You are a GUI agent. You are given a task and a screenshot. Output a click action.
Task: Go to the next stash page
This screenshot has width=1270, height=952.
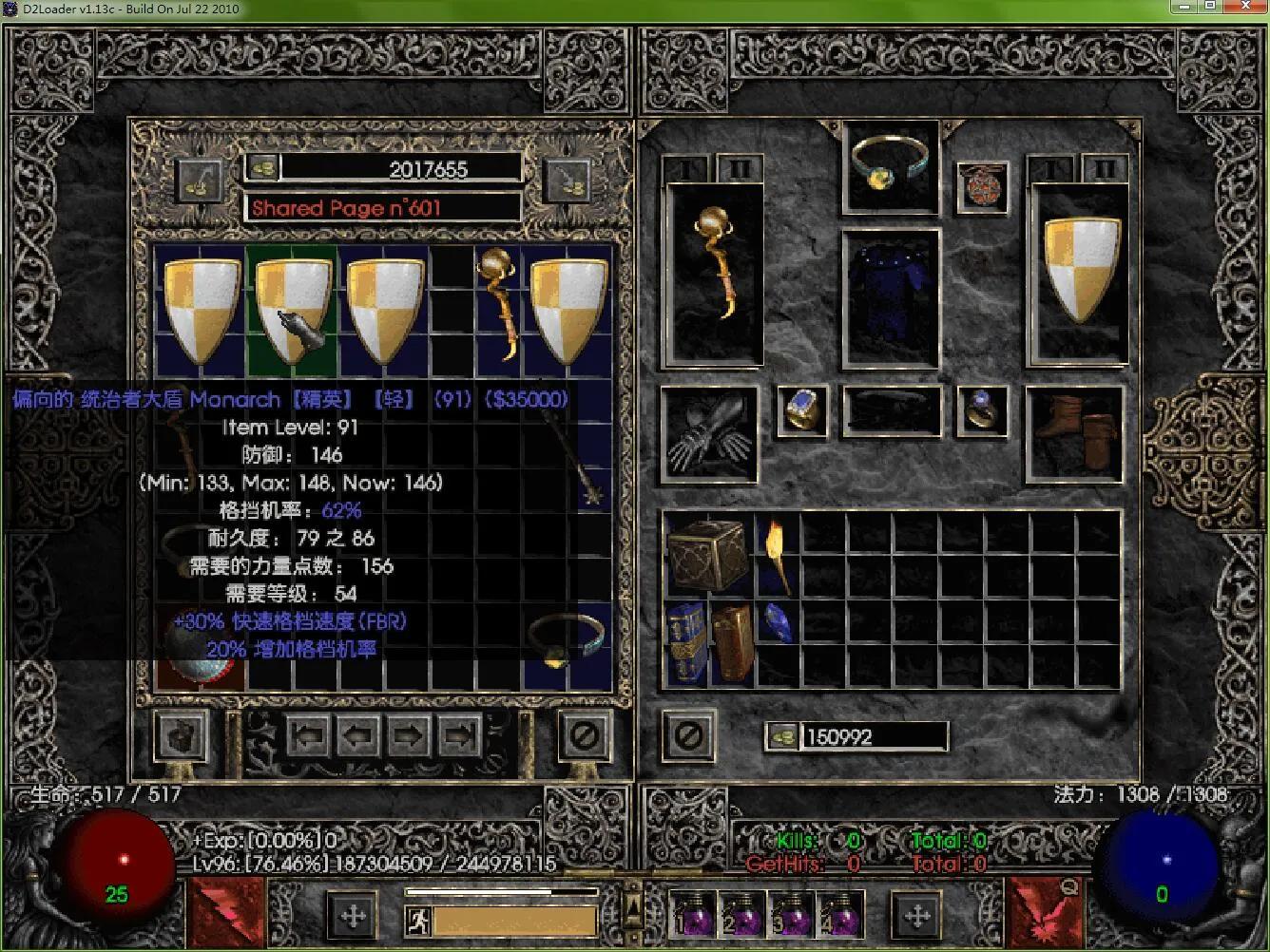click(408, 735)
